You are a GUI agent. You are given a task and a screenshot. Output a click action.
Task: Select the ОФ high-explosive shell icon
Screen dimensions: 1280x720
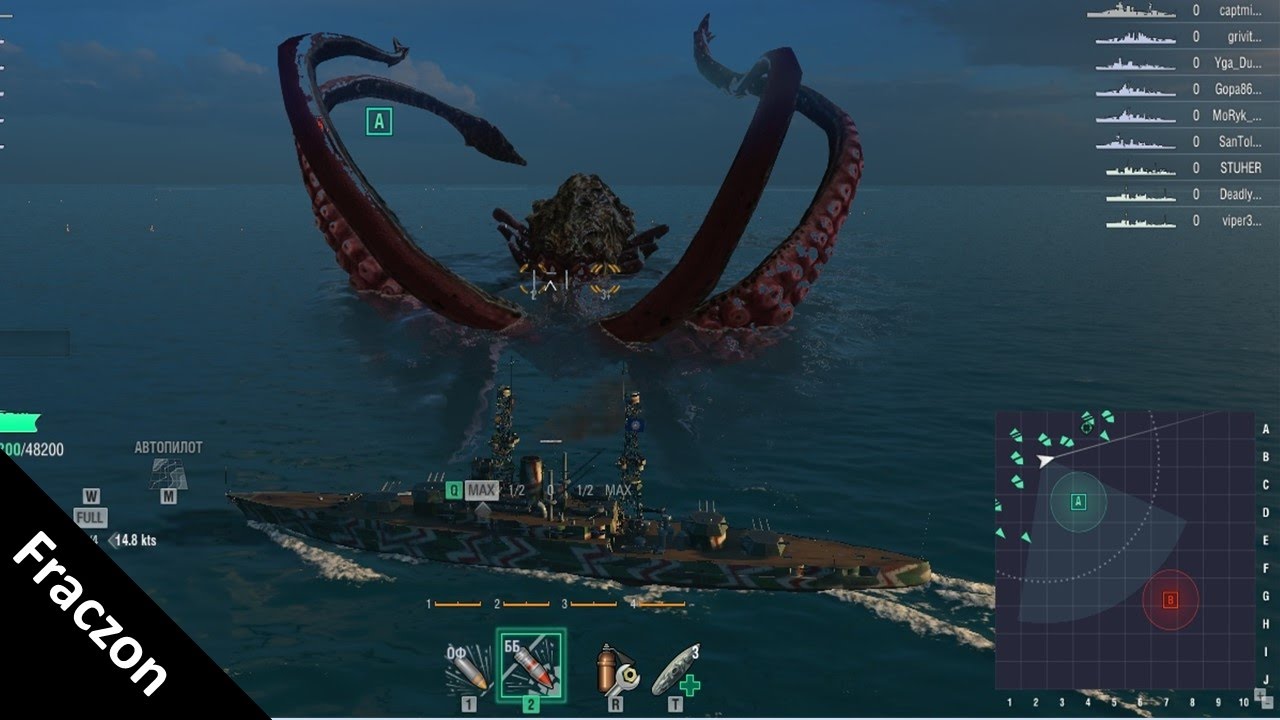click(468, 670)
